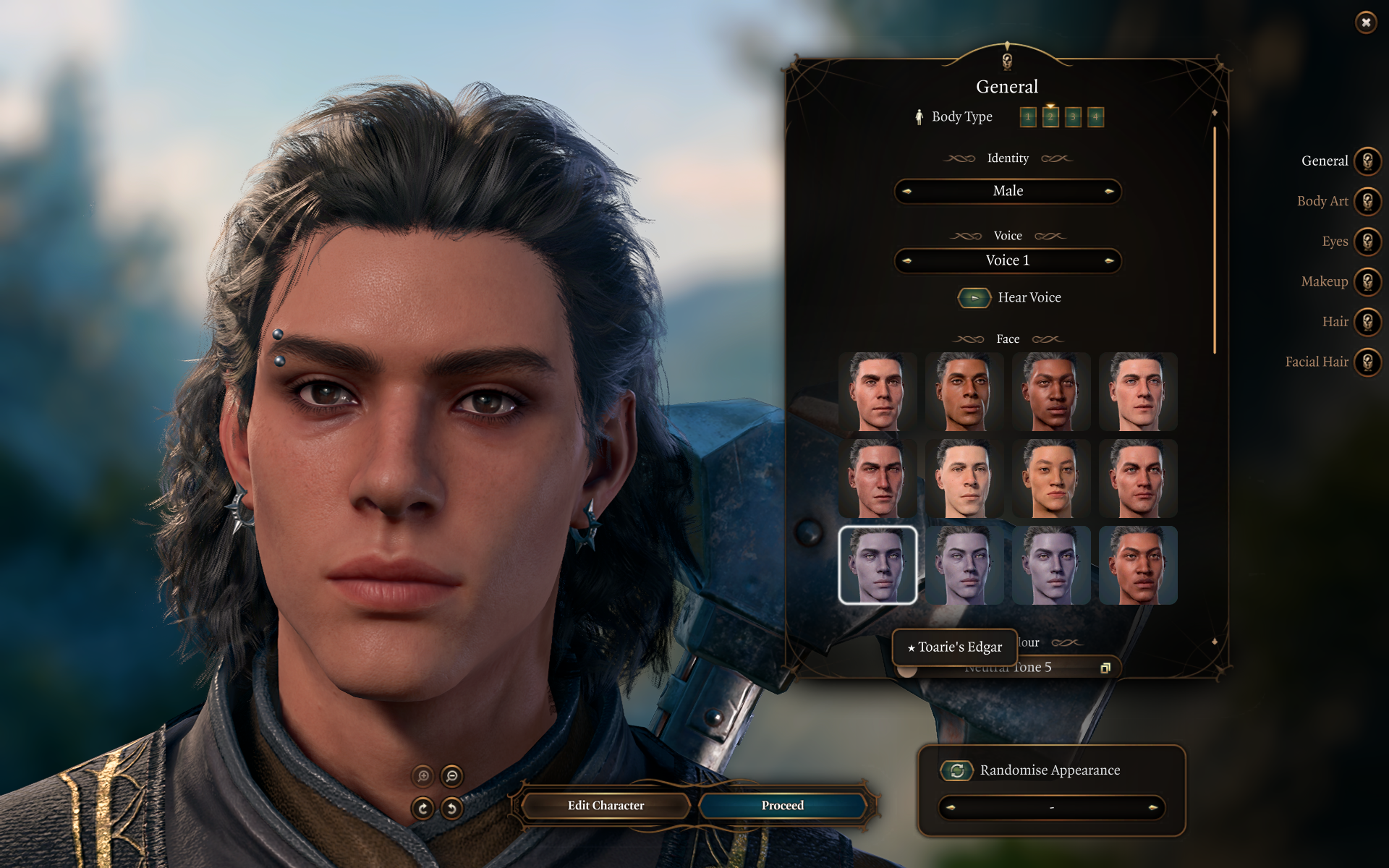Click the Edit Character button
Viewport: 1389px width, 868px height.
(x=606, y=806)
